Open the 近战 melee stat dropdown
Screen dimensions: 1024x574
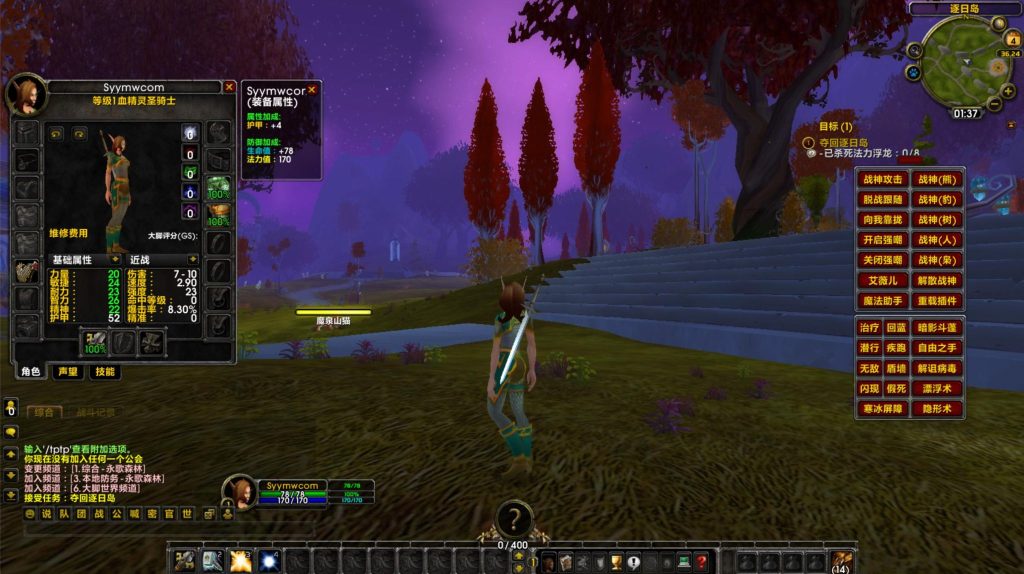coord(191,259)
